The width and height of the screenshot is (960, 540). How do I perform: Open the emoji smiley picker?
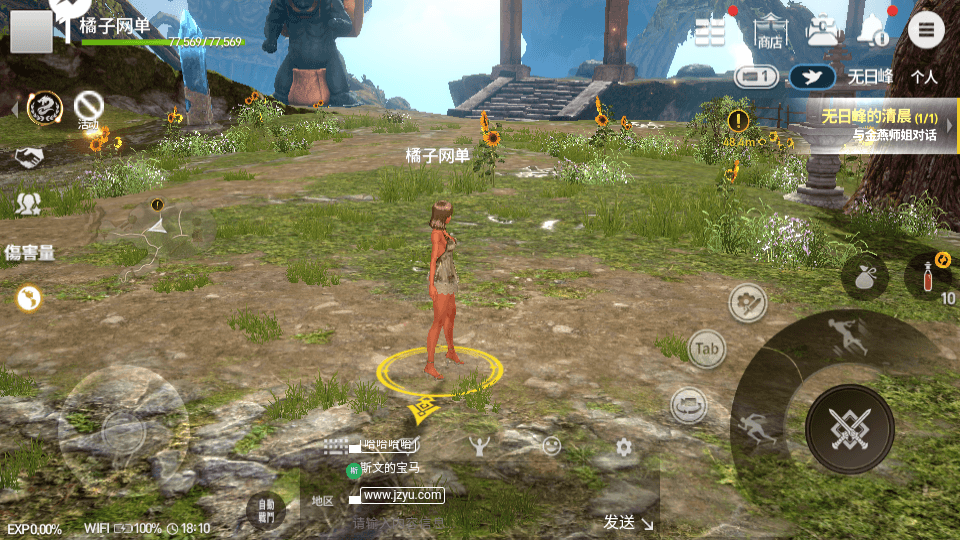tap(551, 447)
